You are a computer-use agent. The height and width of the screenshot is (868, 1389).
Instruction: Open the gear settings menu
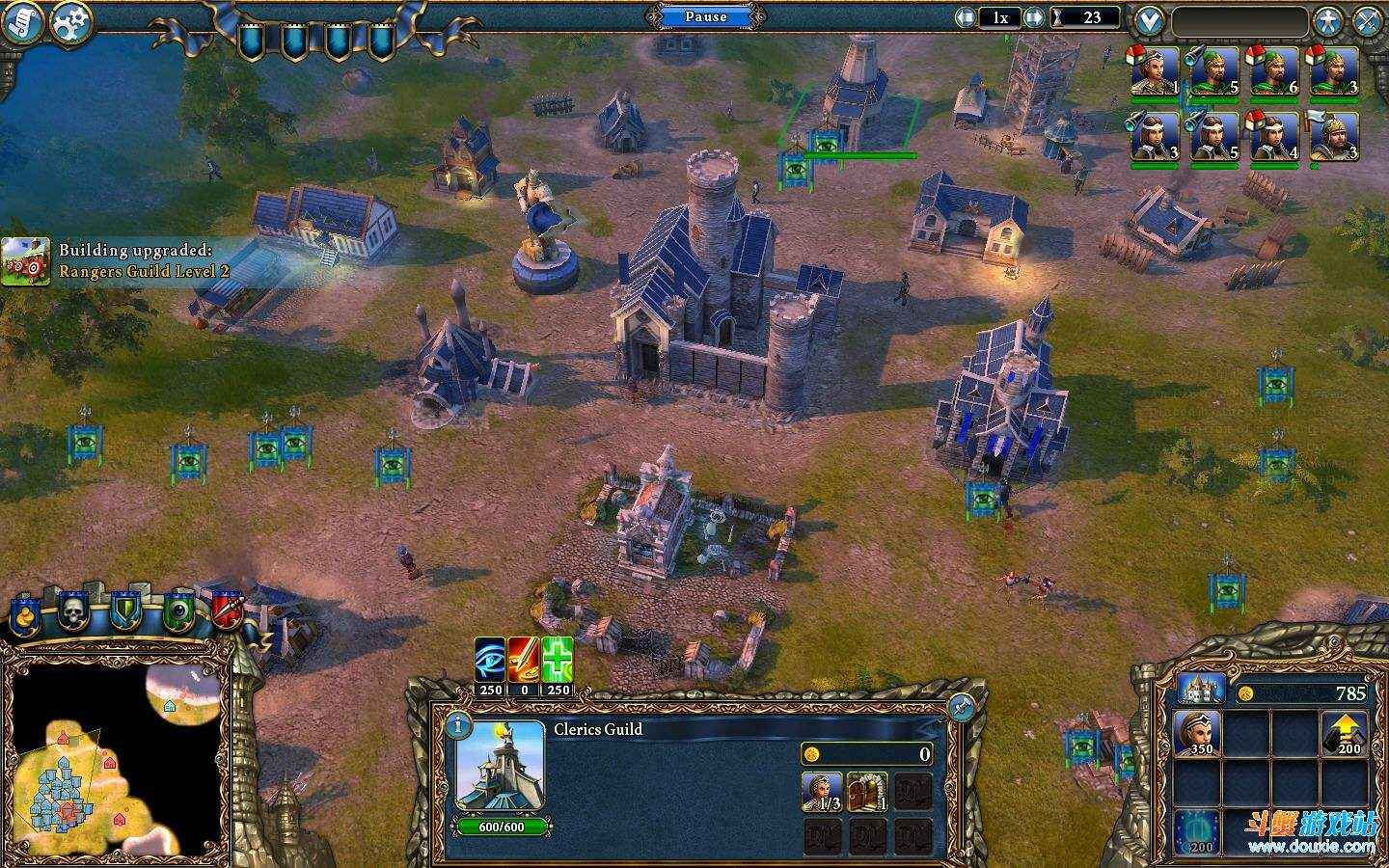pos(70,21)
